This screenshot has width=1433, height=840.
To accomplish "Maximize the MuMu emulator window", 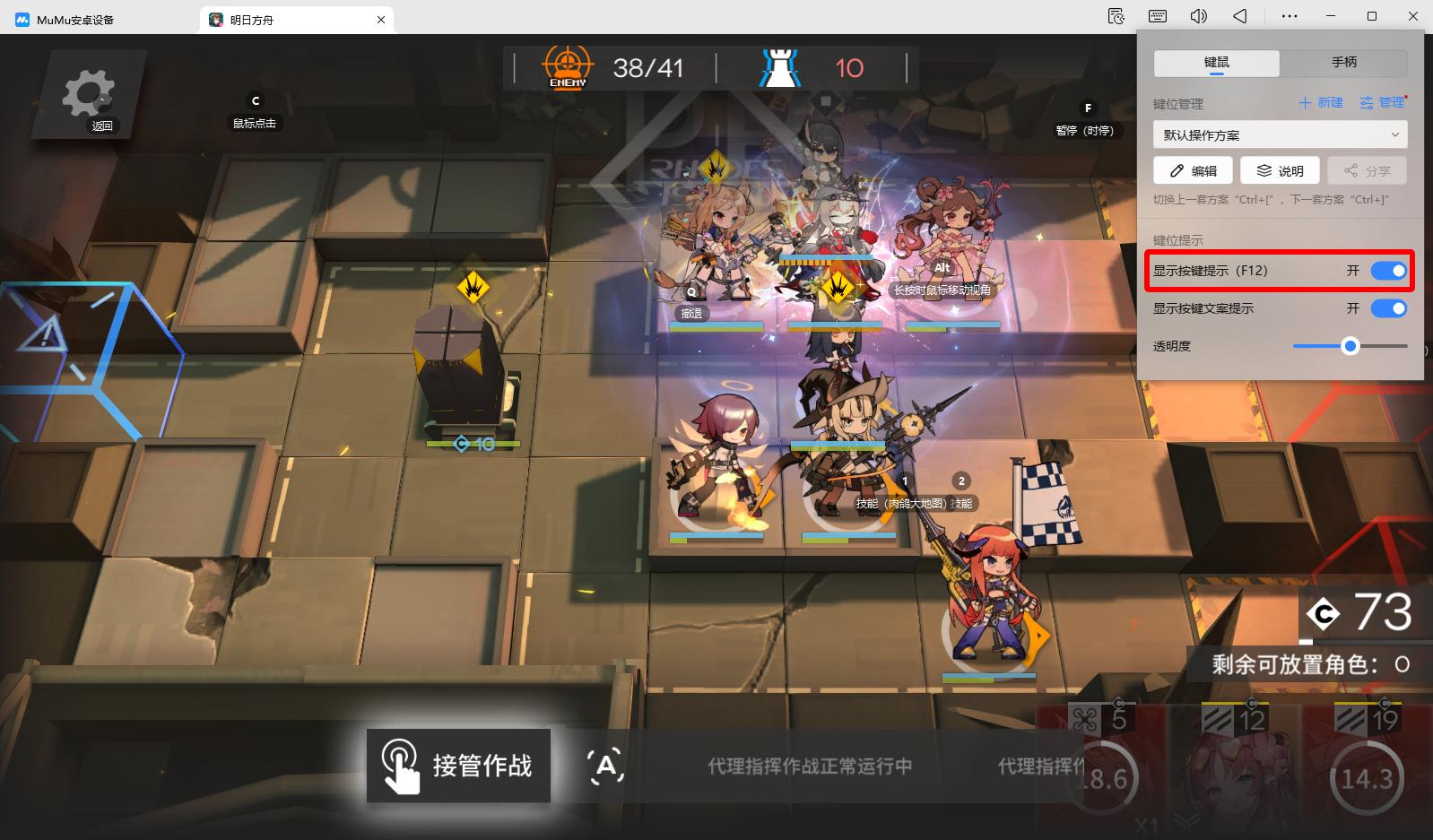I will (x=1371, y=16).
